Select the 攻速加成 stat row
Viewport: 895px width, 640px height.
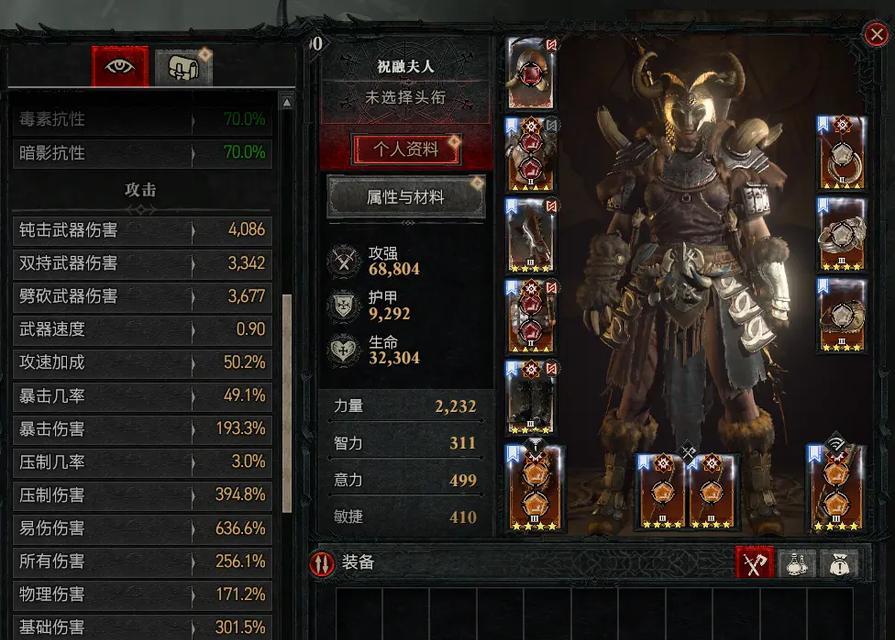142,363
